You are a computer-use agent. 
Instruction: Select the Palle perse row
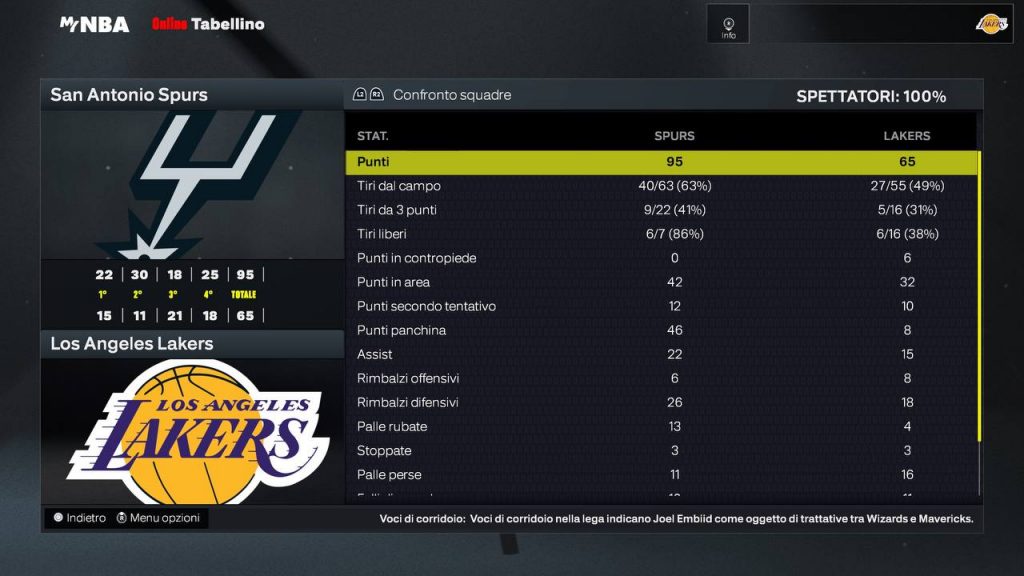pos(660,474)
